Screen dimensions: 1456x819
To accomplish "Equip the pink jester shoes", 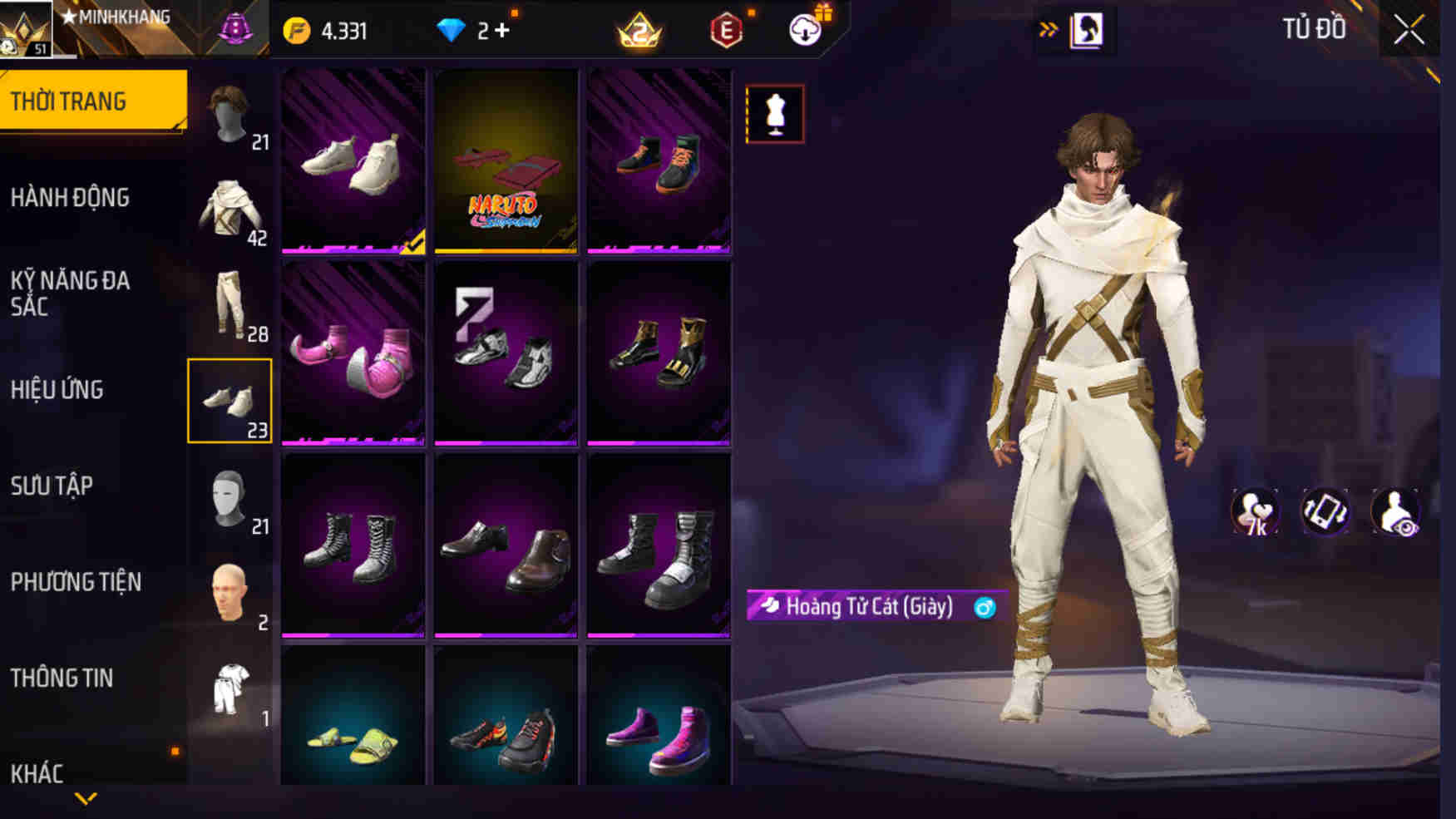I will 353,353.
